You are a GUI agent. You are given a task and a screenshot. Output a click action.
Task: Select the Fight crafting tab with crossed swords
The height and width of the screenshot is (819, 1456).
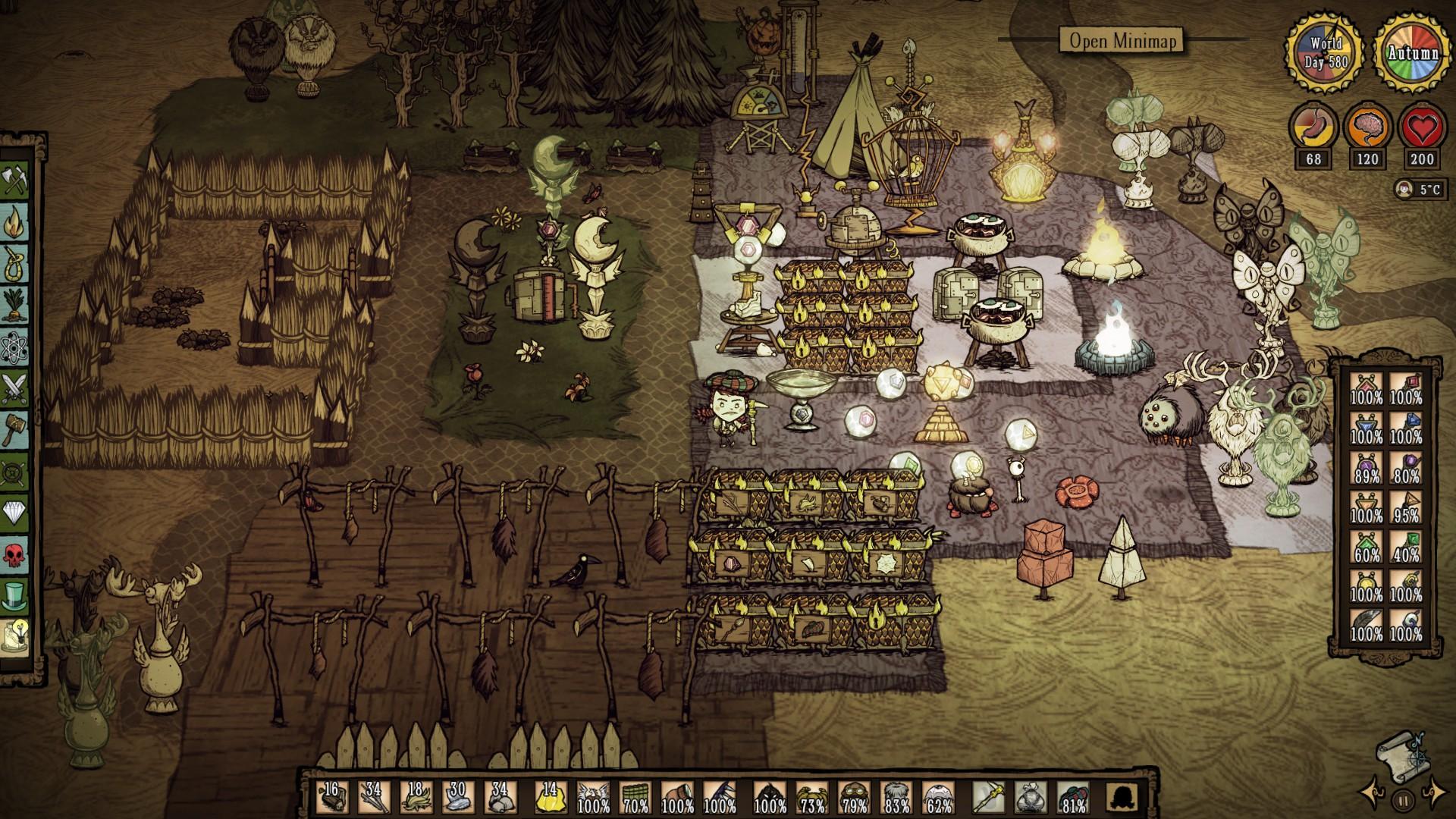pyautogui.click(x=17, y=388)
